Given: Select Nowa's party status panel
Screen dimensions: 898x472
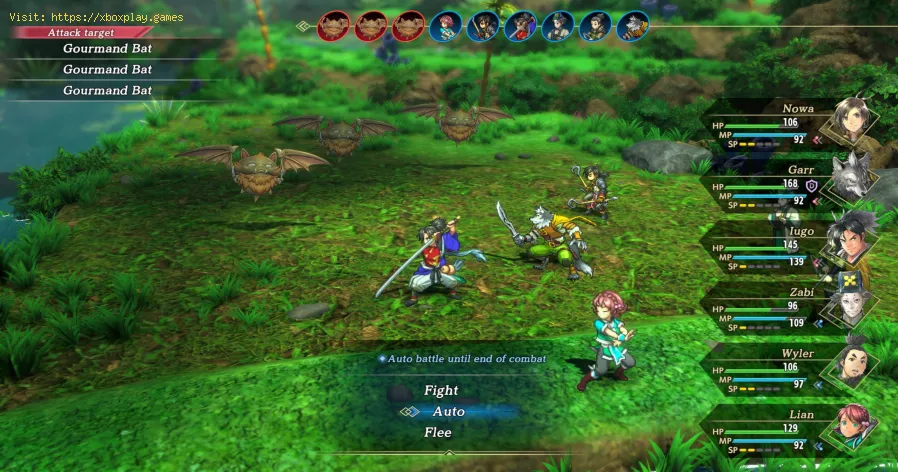Looking at the screenshot, I should pyautogui.click(x=790, y=122).
